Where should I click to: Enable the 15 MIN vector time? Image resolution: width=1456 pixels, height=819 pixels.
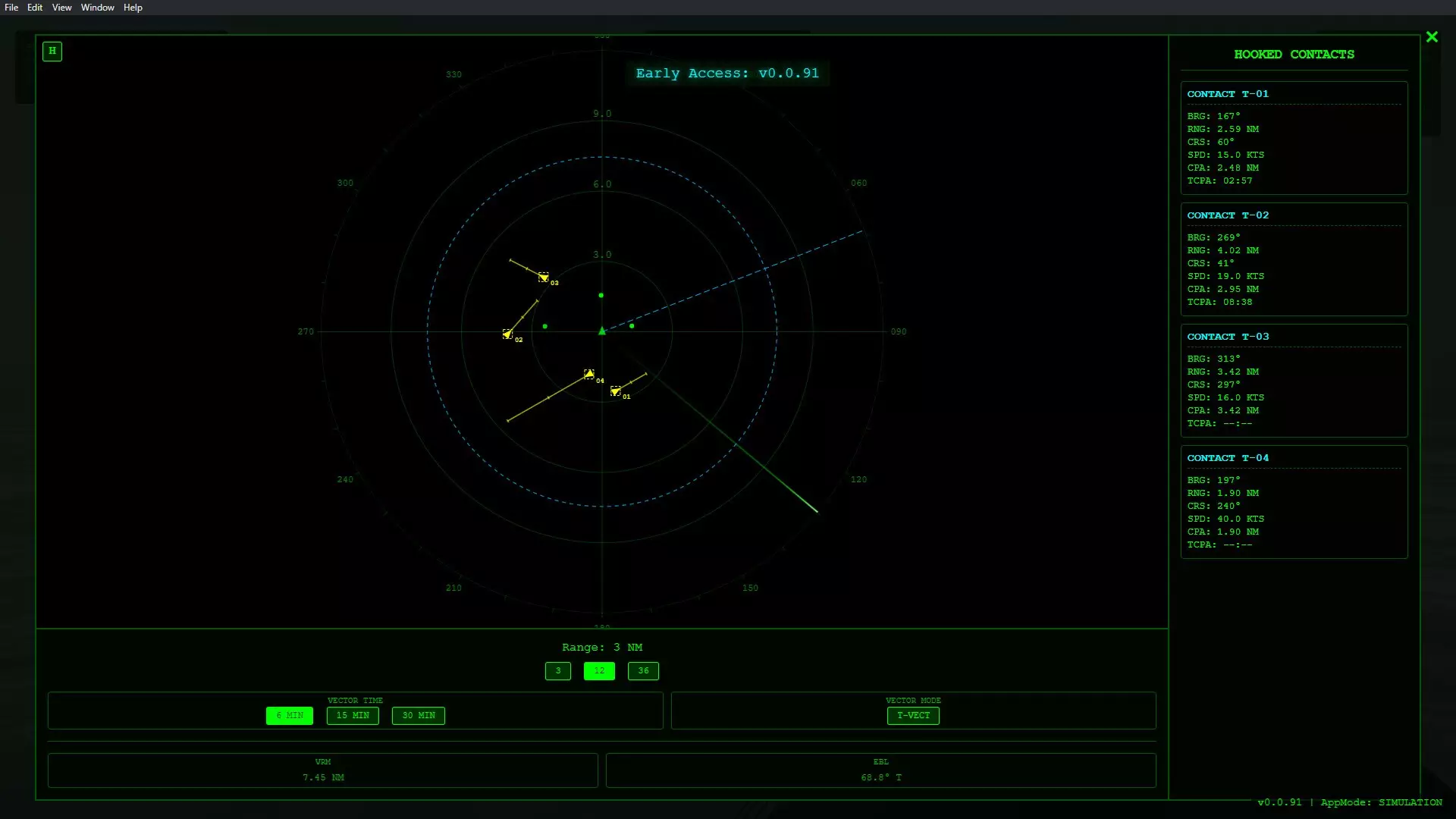pyautogui.click(x=352, y=715)
